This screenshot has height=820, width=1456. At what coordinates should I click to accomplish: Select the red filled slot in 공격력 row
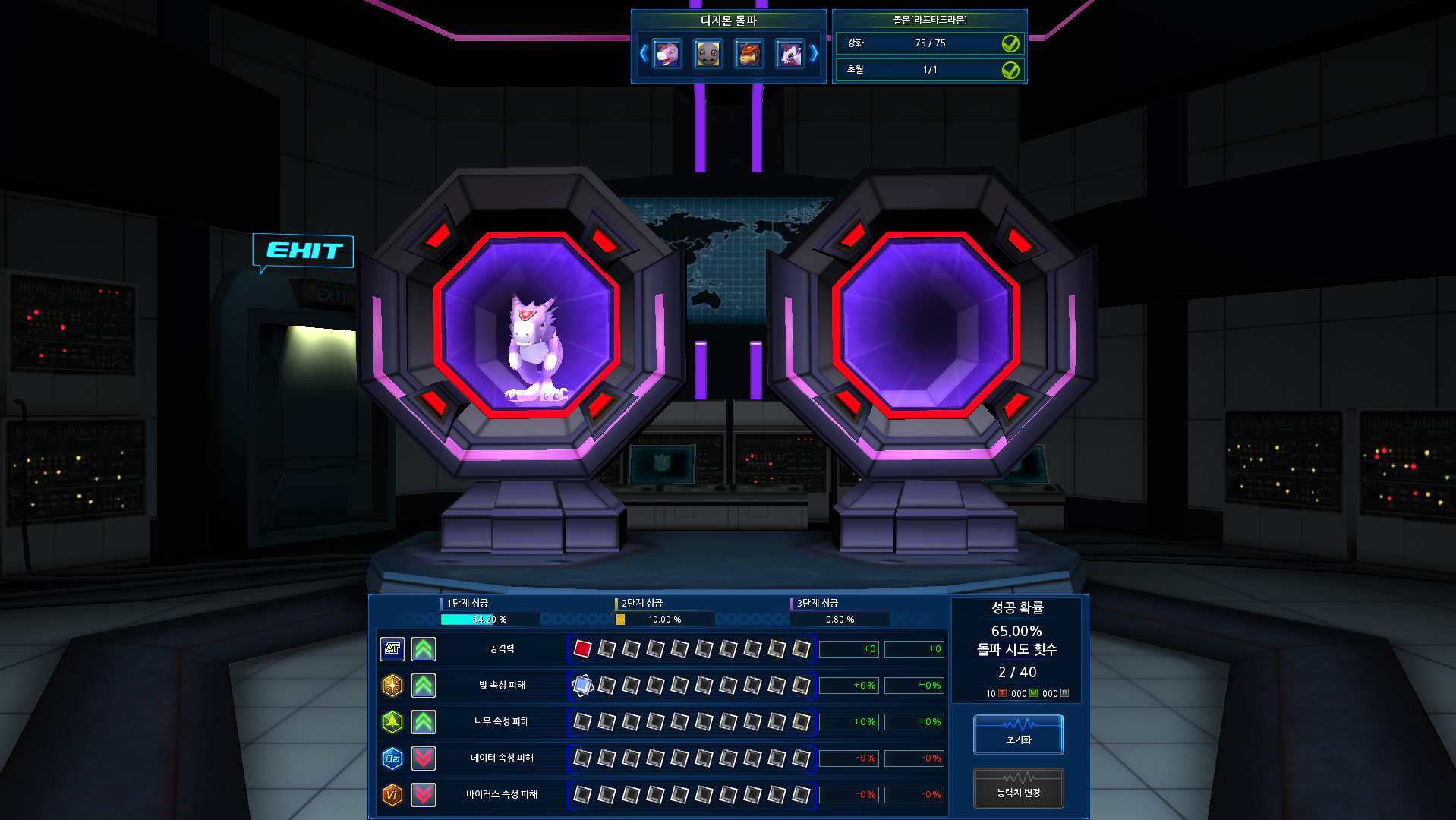(582, 648)
